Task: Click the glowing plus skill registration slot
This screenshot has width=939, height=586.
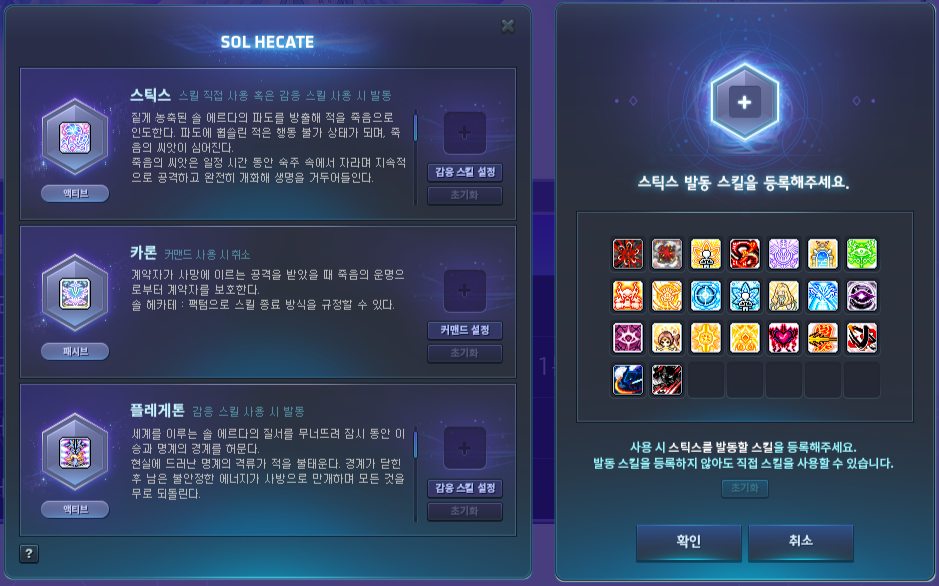Action: 745,102
